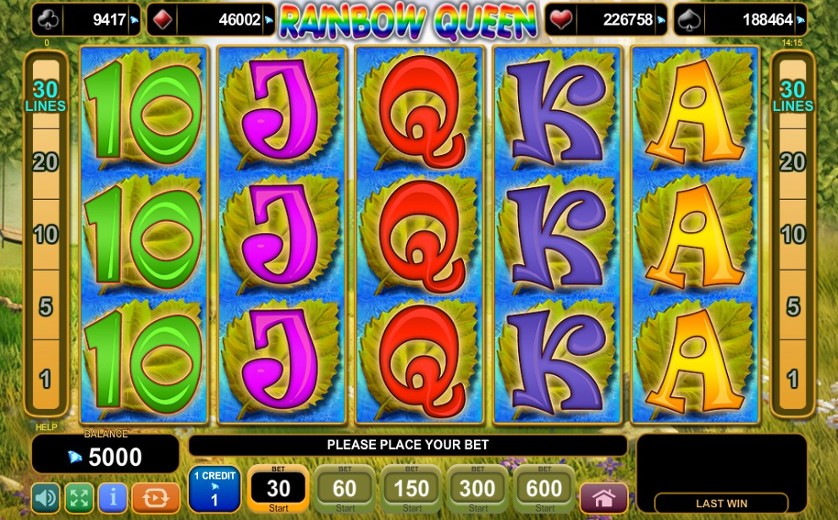This screenshot has width=838, height=520.
Task: Start a spin with bet 30
Action: (x=277, y=489)
